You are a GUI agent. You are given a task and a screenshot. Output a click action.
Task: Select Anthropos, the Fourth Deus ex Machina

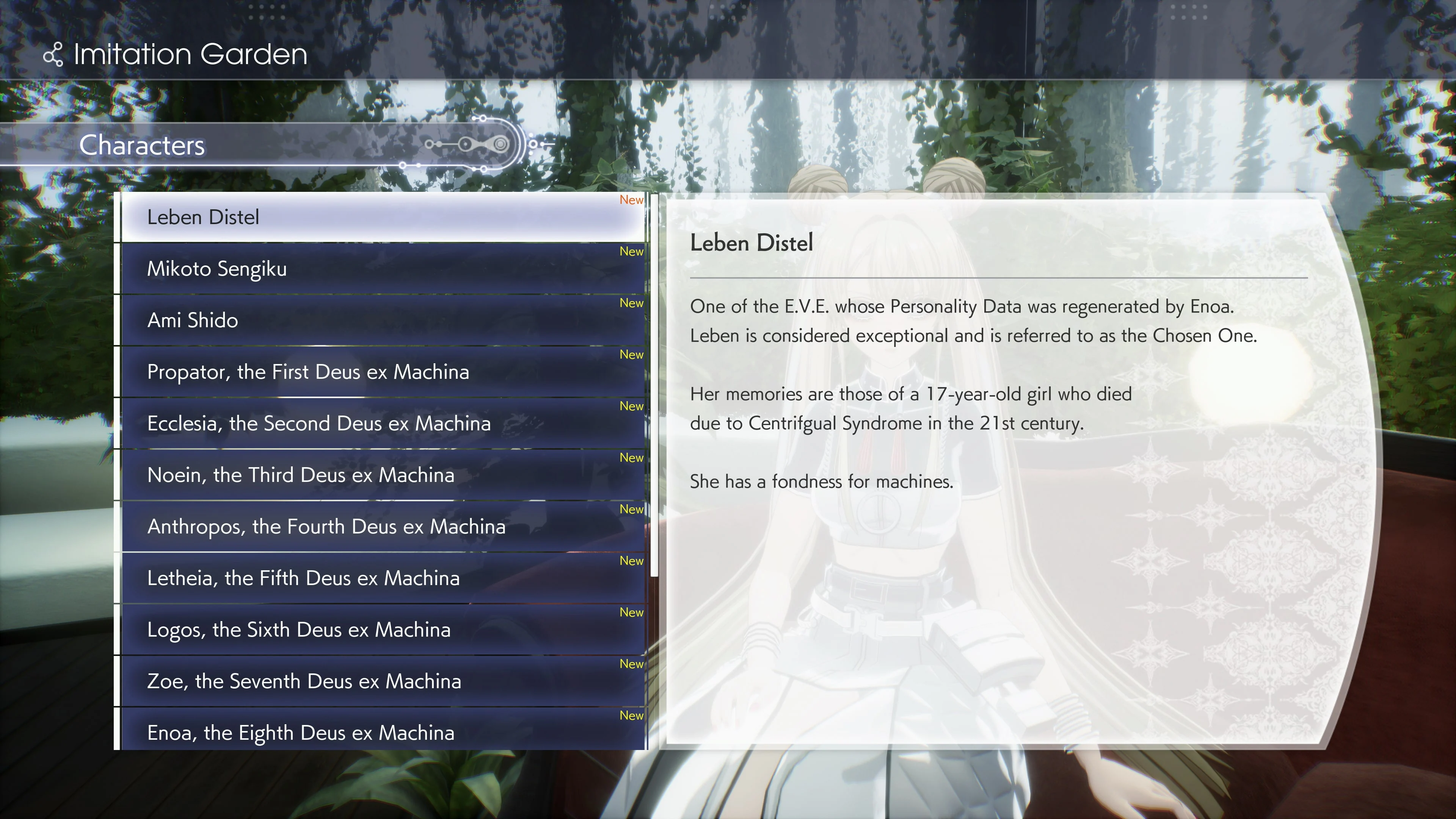click(327, 526)
